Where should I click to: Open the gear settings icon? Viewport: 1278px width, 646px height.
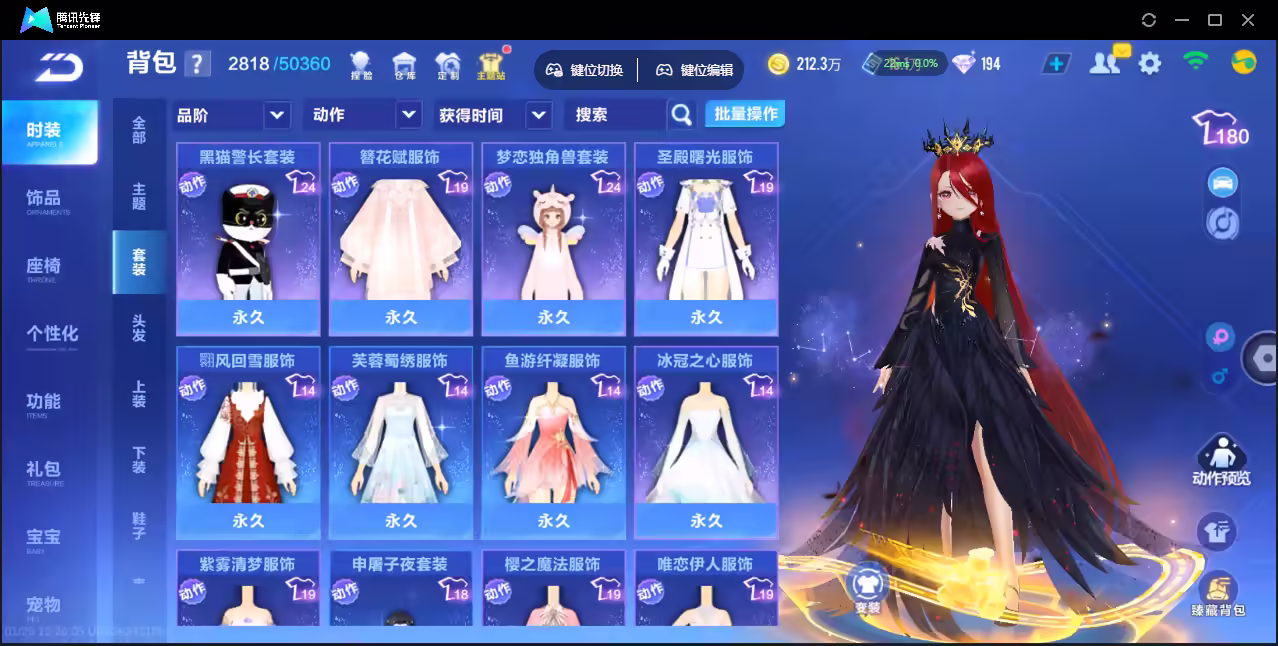coord(1150,64)
